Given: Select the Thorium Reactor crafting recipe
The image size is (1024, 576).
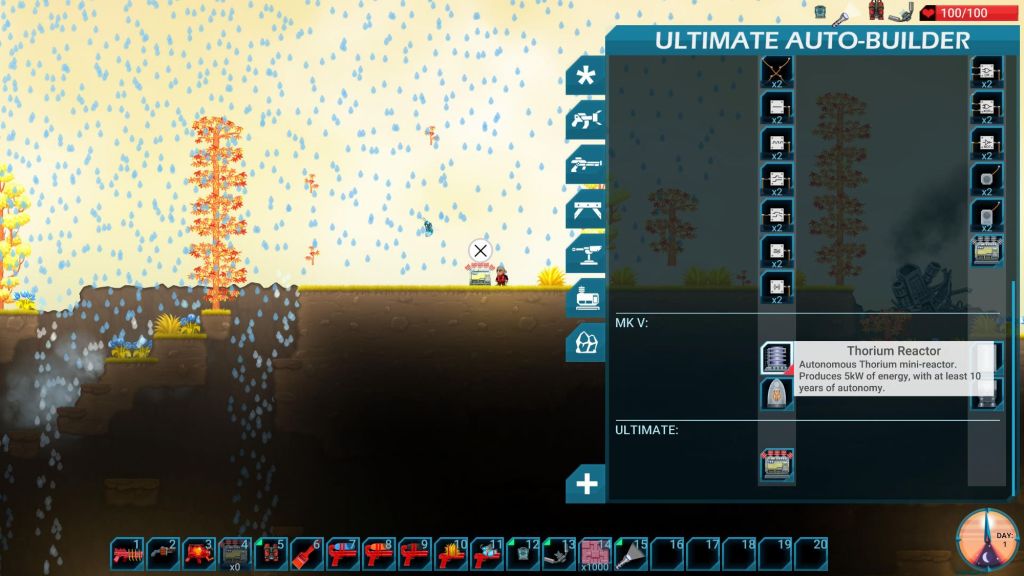Looking at the screenshot, I should 777,358.
